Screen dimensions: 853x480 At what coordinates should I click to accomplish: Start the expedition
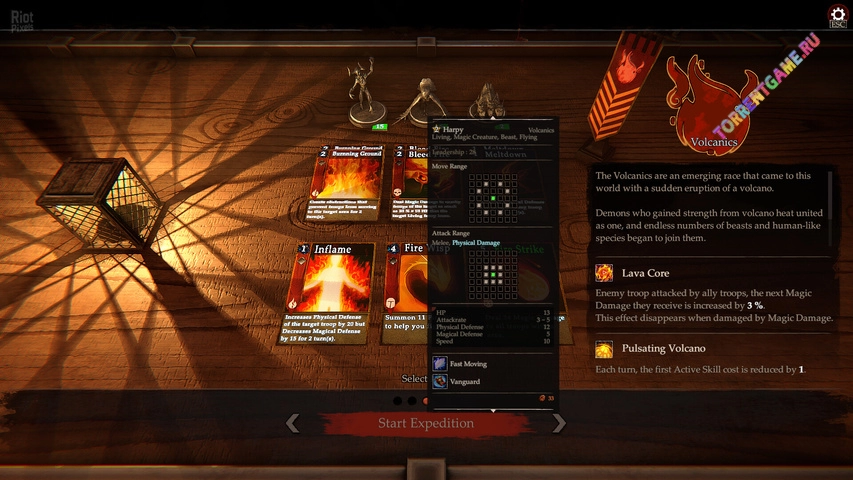pos(425,423)
